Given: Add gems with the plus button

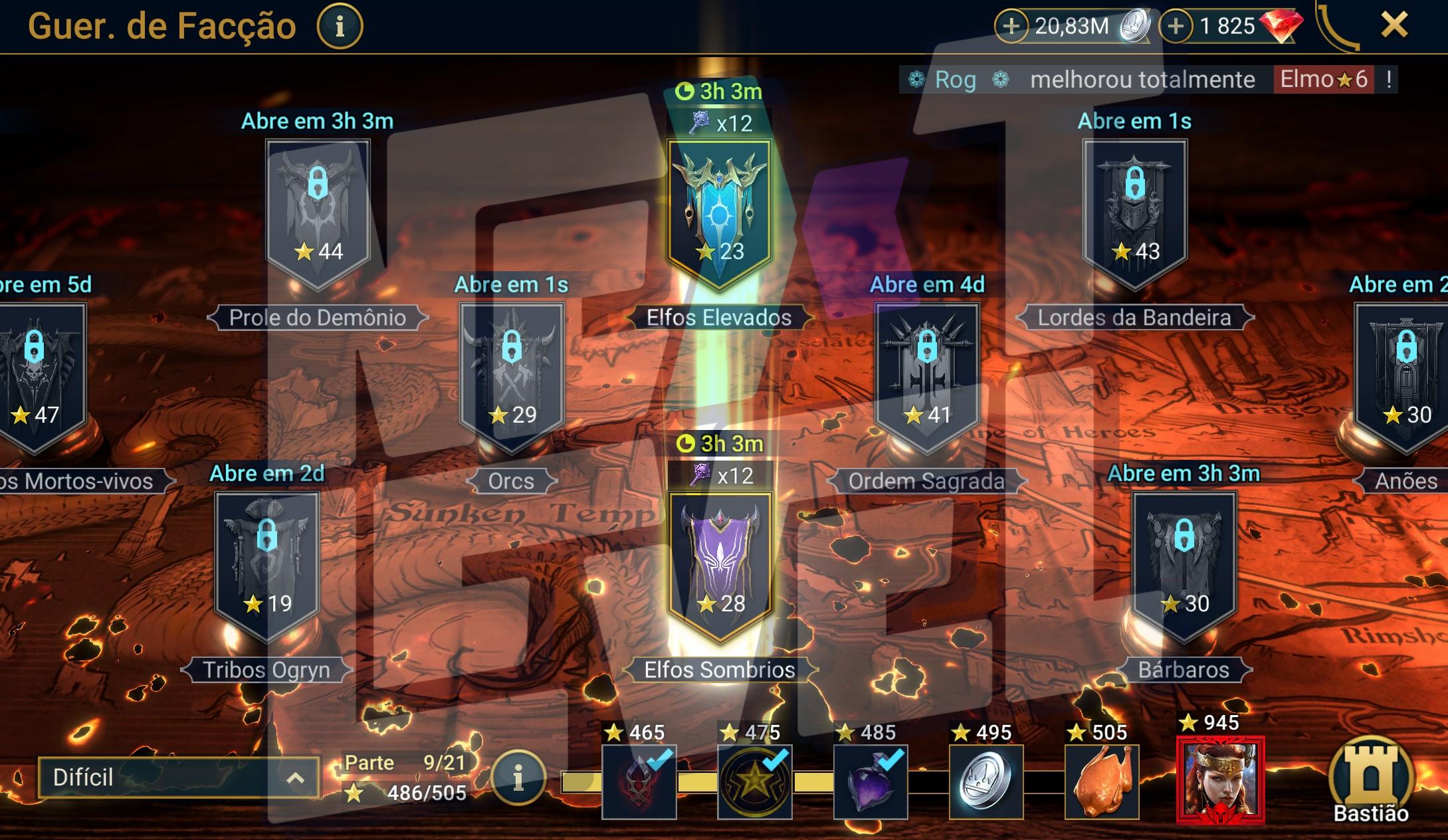Looking at the screenshot, I should pyautogui.click(x=1176, y=27).
